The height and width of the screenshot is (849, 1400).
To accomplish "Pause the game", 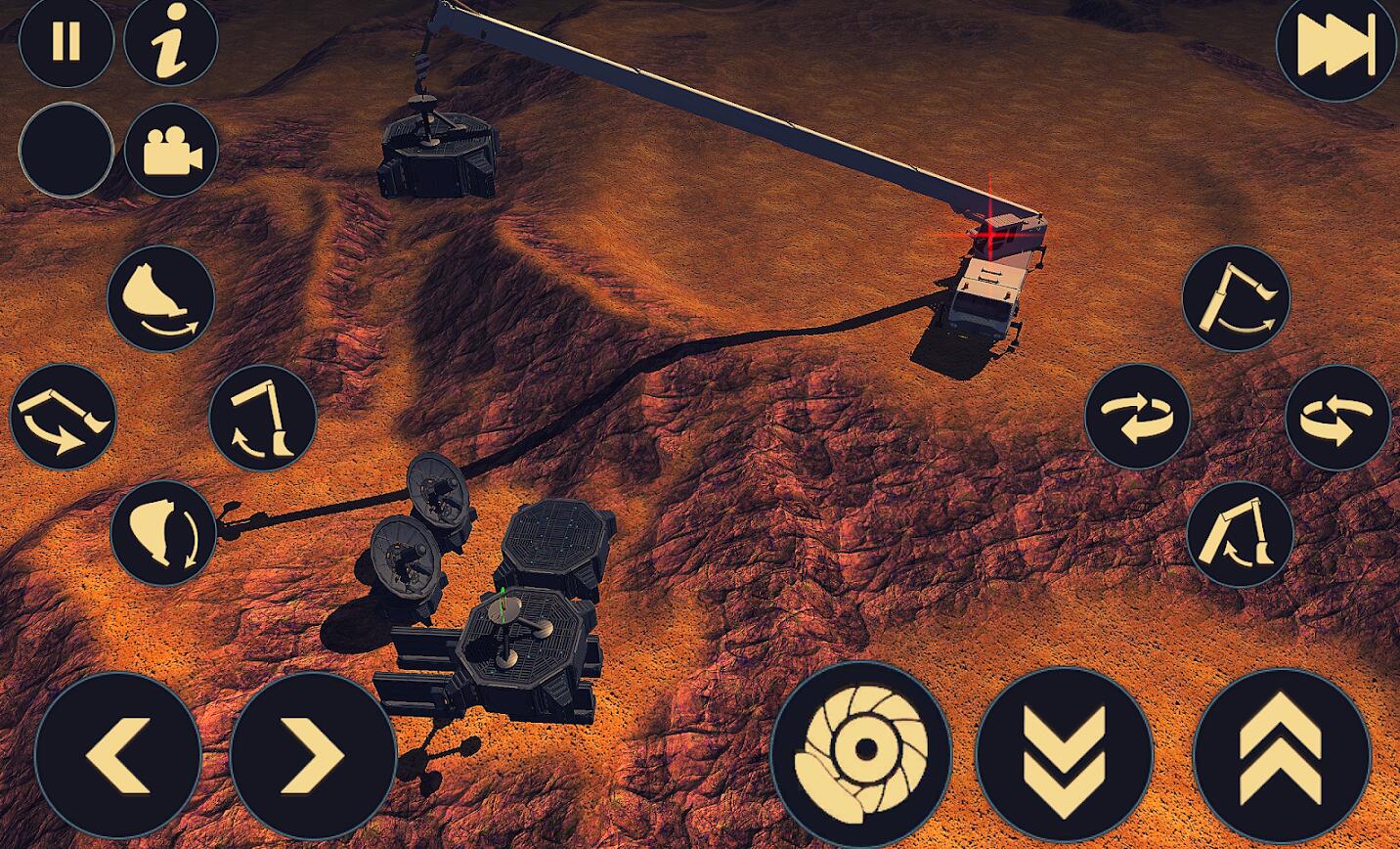I will click(66, 42).
